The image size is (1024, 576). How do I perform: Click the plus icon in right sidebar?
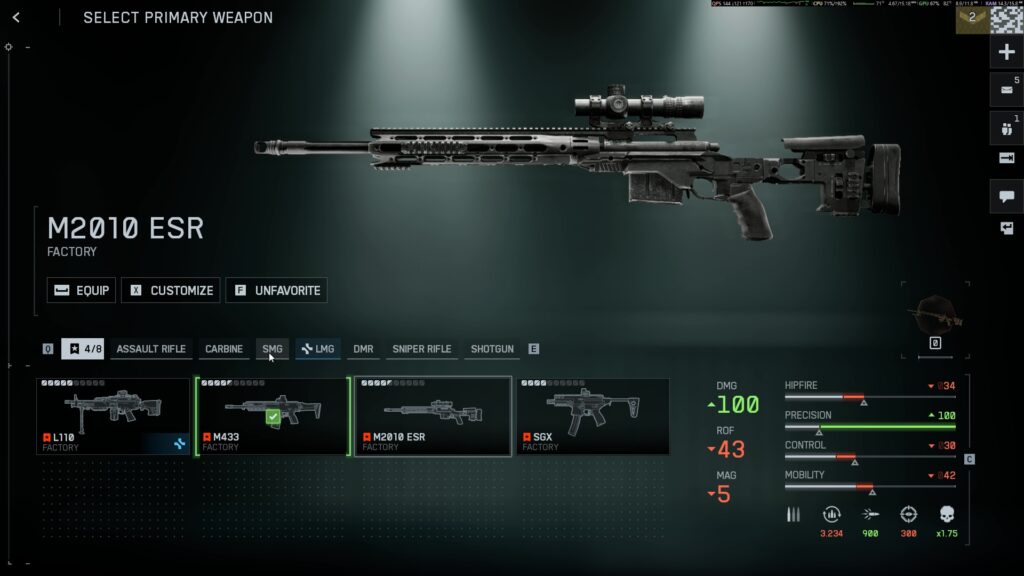coord(1006,52)
